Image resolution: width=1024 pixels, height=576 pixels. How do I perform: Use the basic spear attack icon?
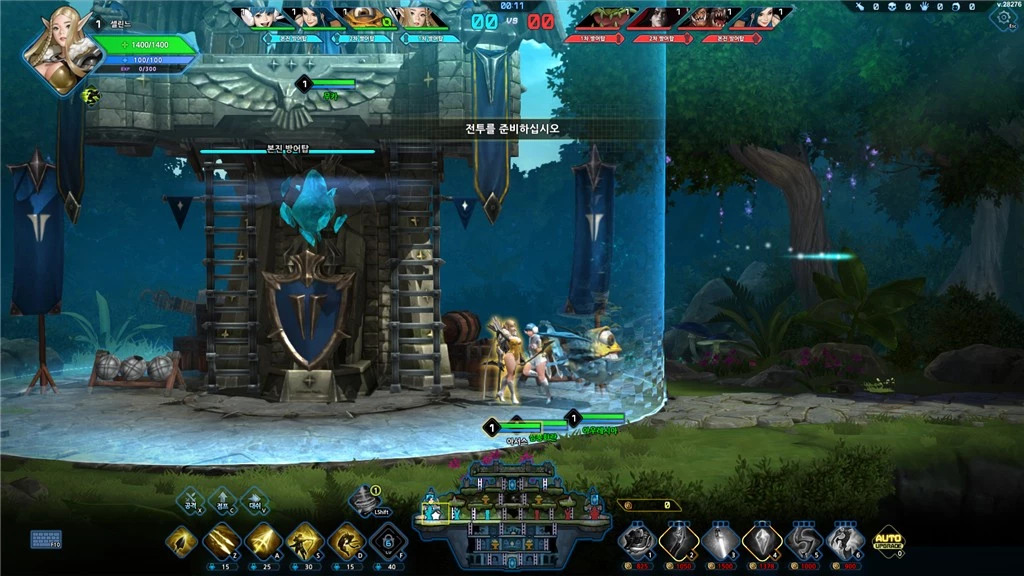pos(182,541)
